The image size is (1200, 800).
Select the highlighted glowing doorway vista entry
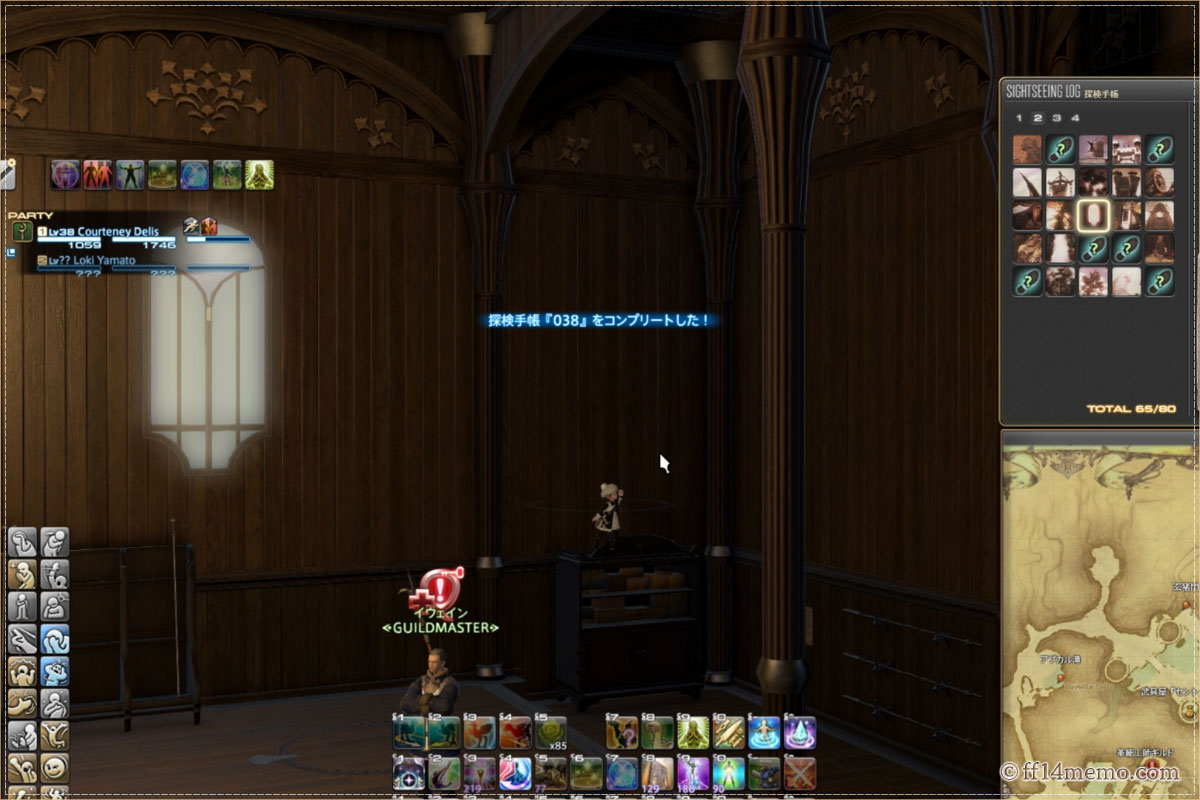coord(1092,215)
